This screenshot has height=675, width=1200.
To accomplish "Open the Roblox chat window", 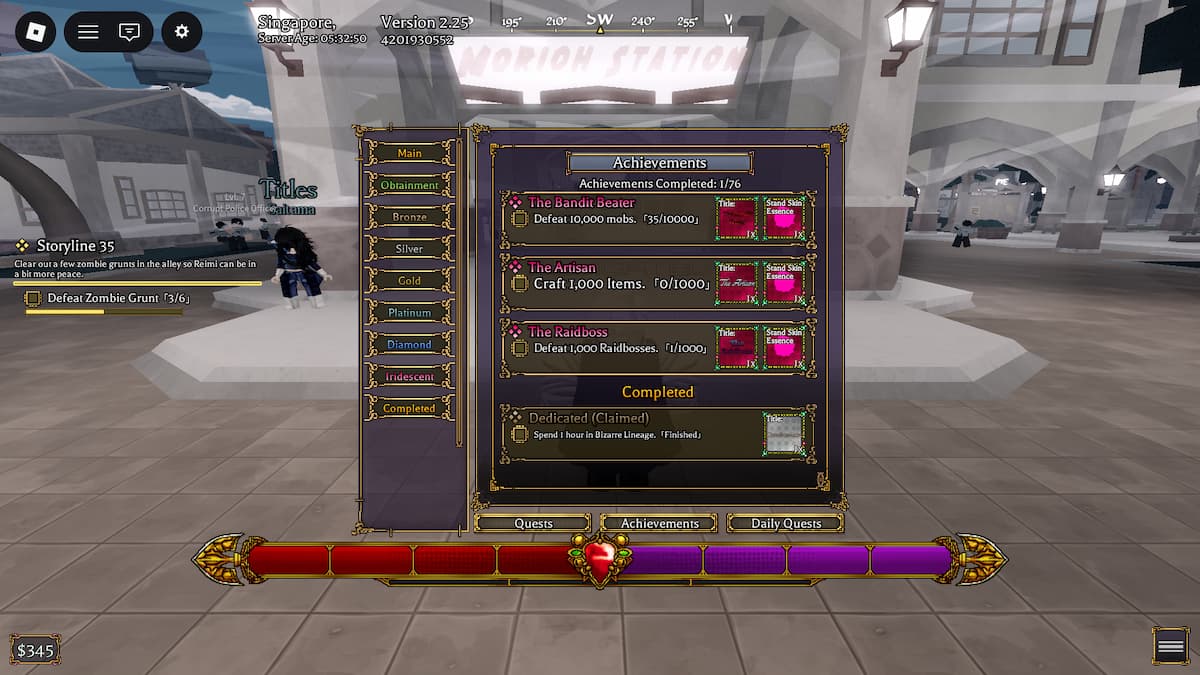I will click(x=129, y=32).
